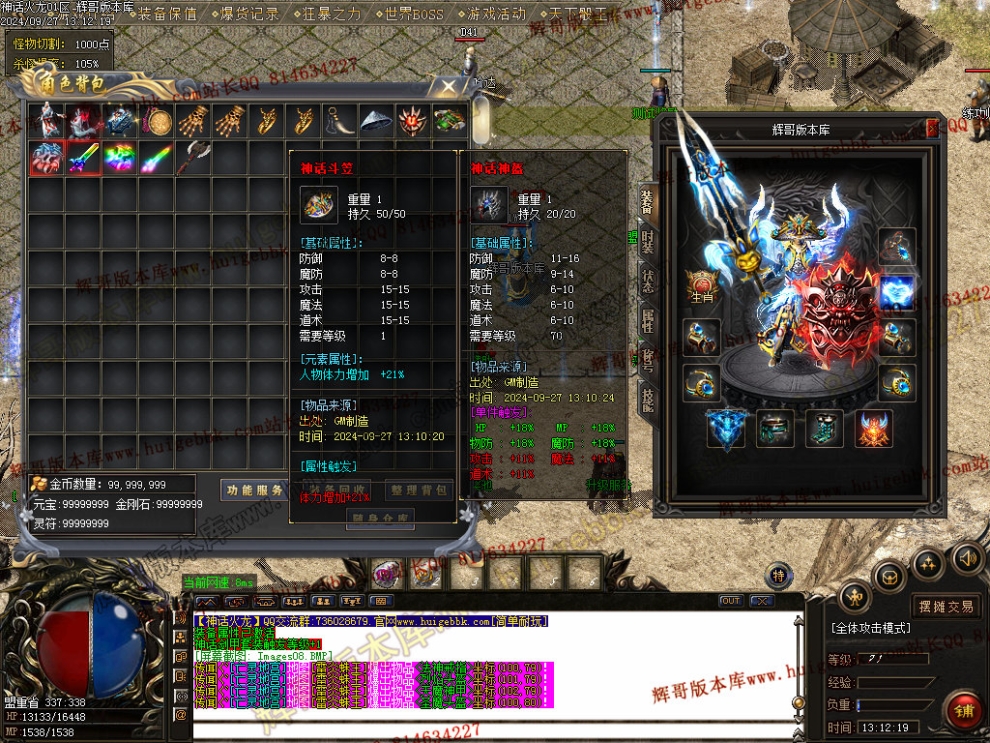Switch to the 属性 tab
Screen dimensions: 990x743
[x=648, y=321]
